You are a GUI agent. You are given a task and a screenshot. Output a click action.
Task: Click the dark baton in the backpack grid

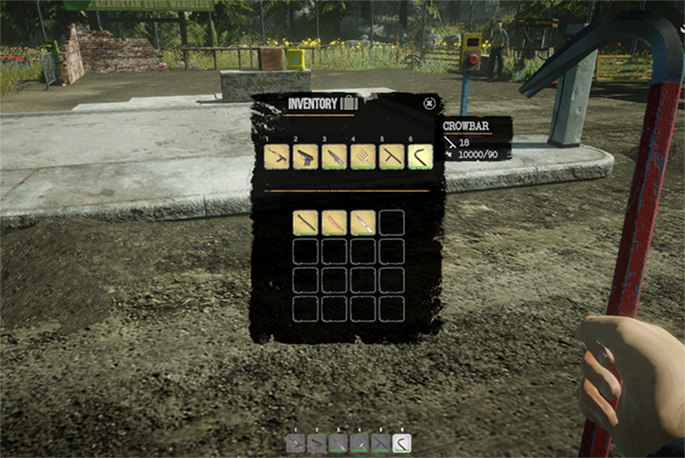(306, 222)
